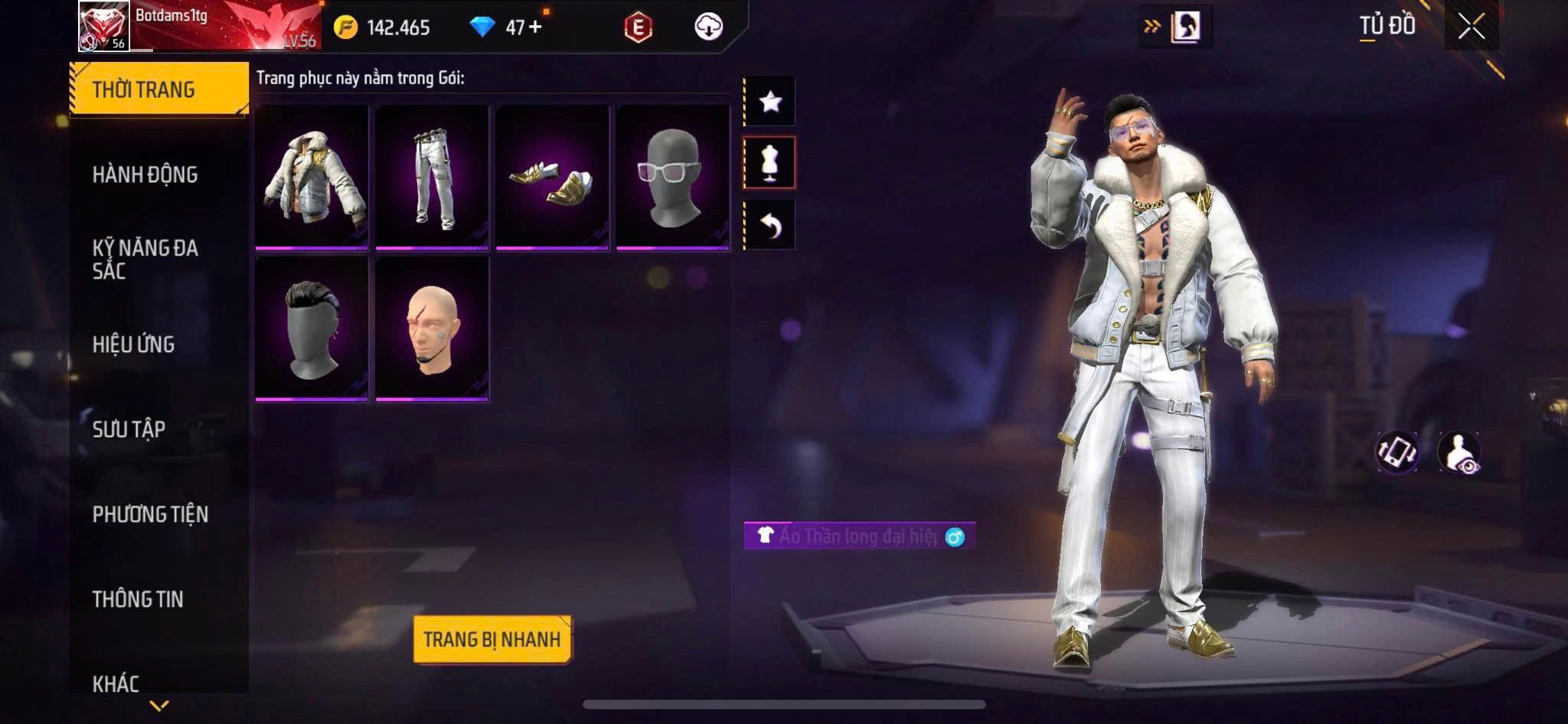Viewport: 1568px width, 724px height.
Task: Open the star favorites button
Action: point(770,101)
